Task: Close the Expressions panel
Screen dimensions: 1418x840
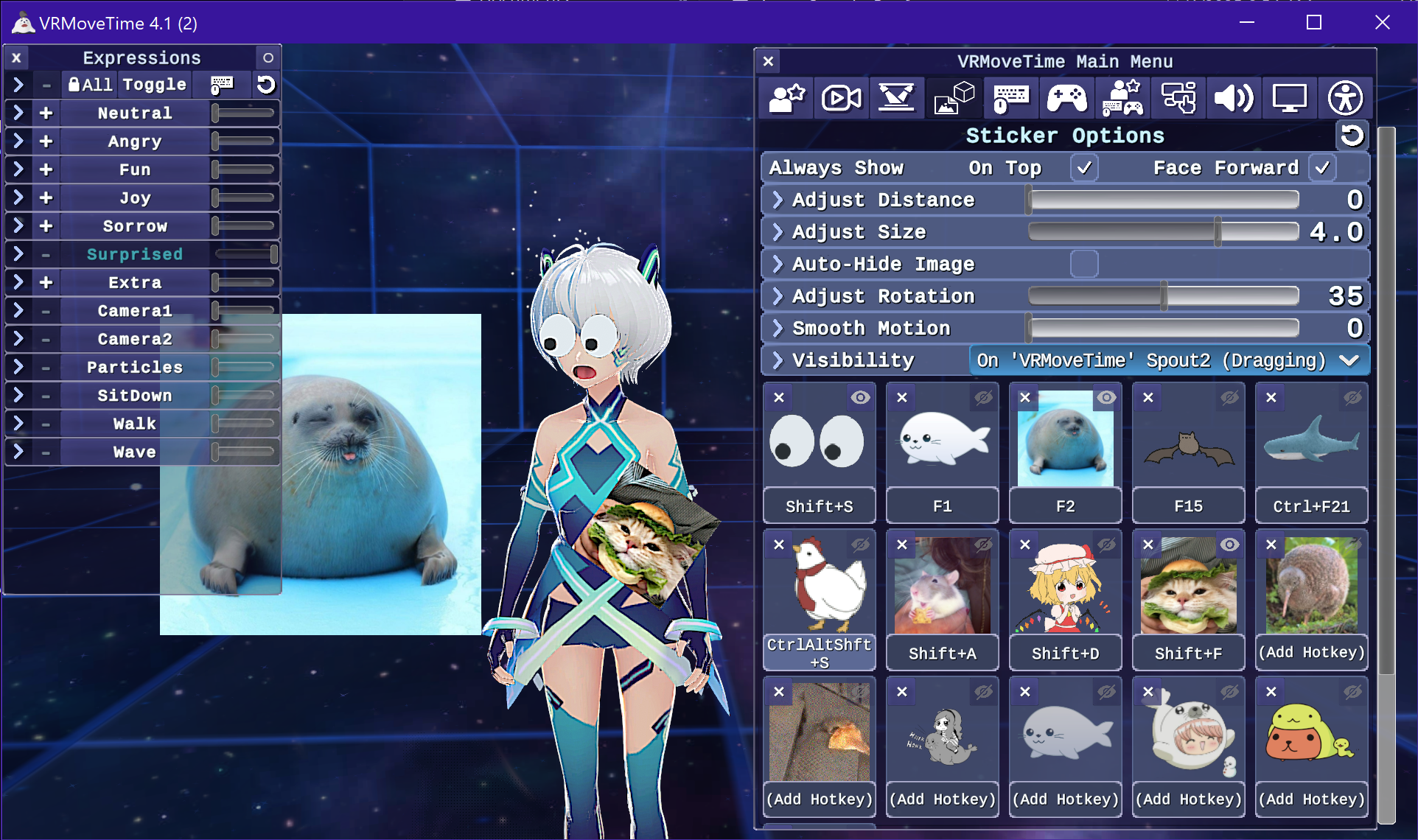Action: coord(16,57)
